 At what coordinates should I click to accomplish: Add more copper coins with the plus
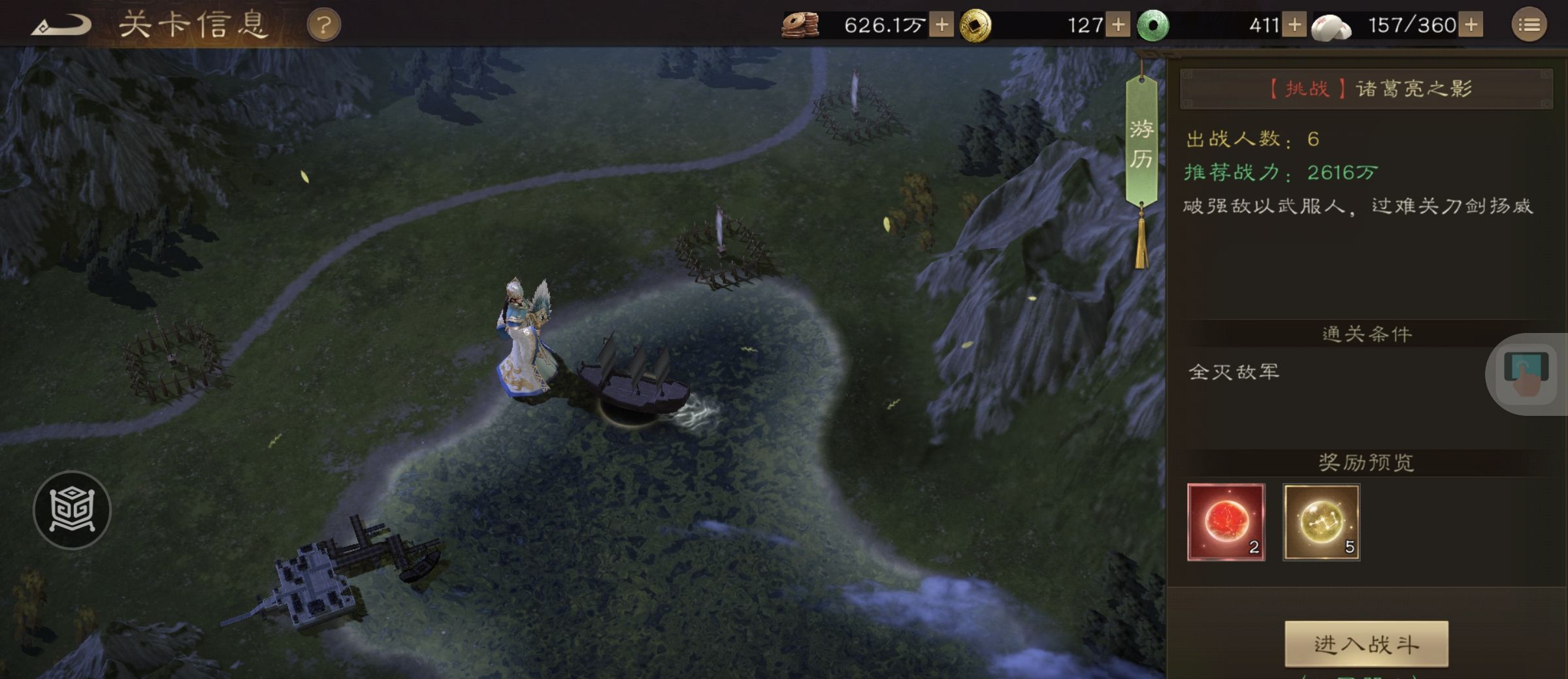[941, 25]
